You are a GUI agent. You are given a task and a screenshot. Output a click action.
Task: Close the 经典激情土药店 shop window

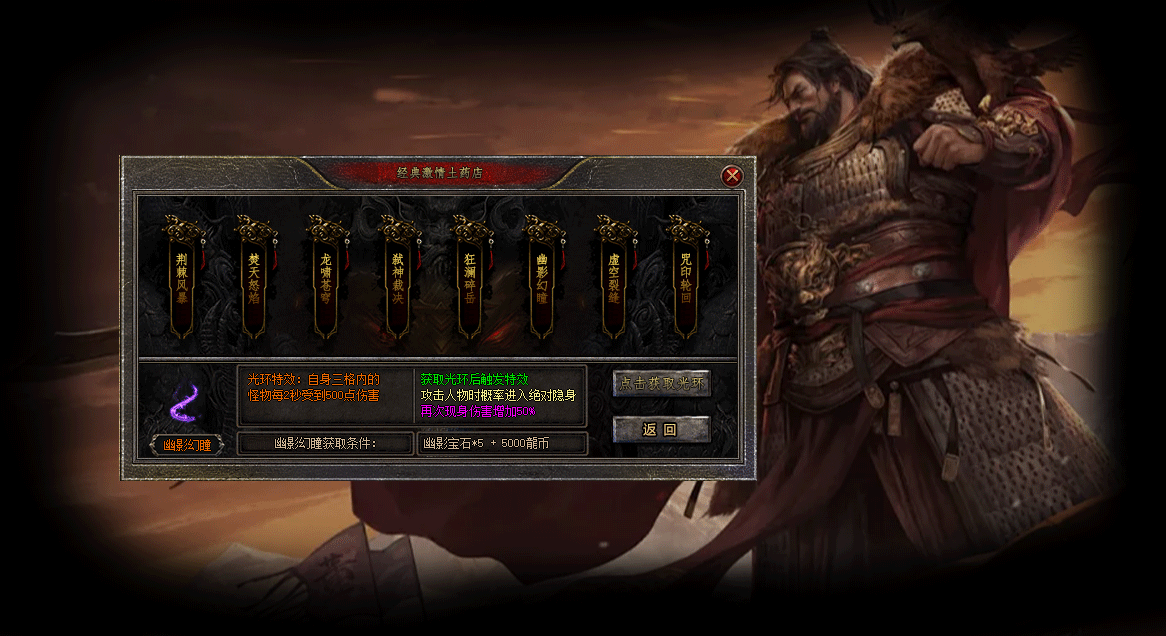click(732, 176)
